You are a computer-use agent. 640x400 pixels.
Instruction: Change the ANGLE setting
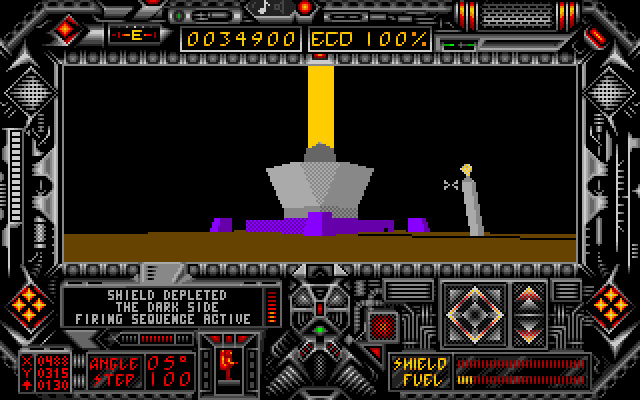pyautogui.click(x=169, y=363)
